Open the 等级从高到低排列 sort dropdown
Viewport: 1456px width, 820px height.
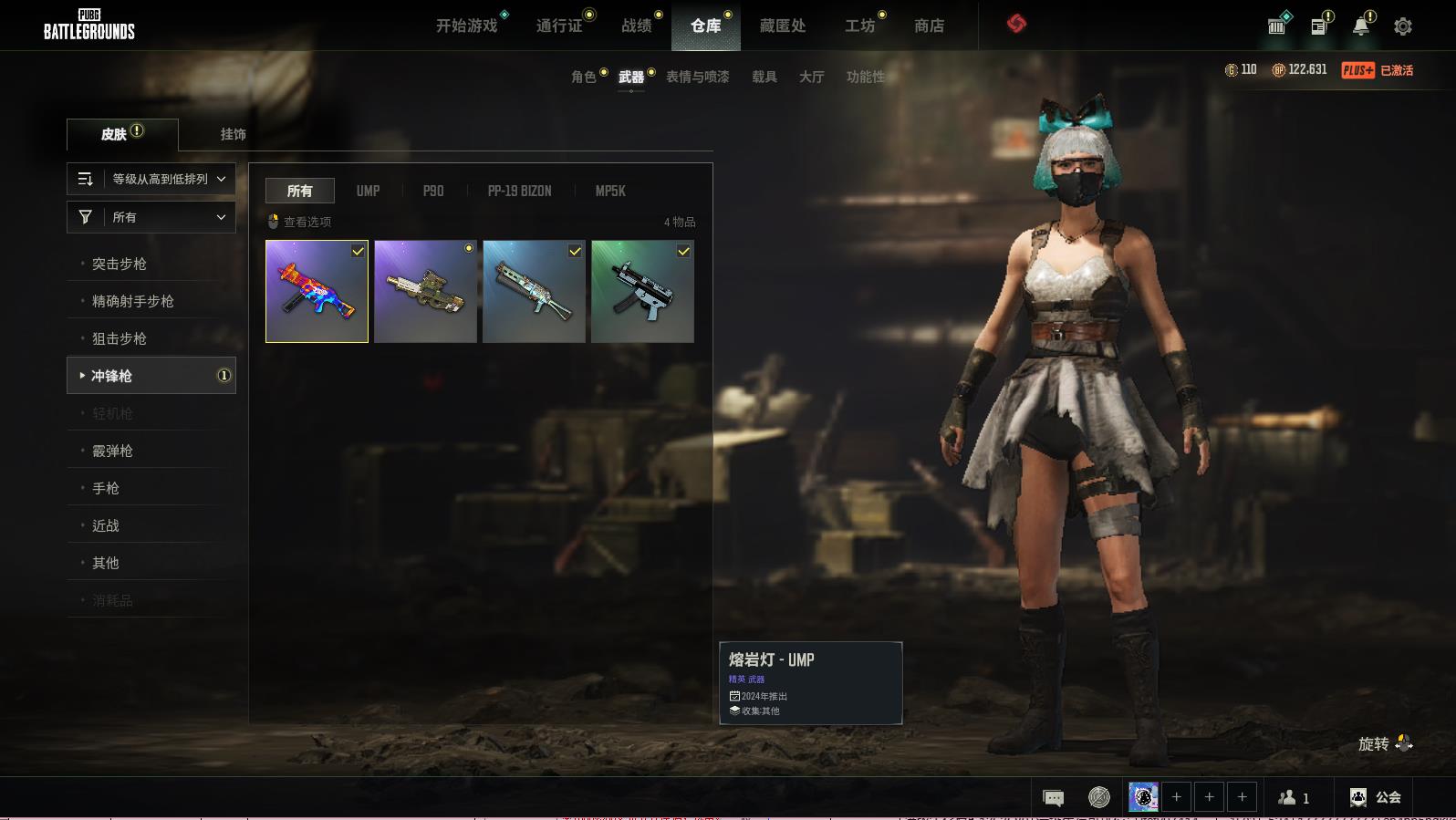click(151, 179)
